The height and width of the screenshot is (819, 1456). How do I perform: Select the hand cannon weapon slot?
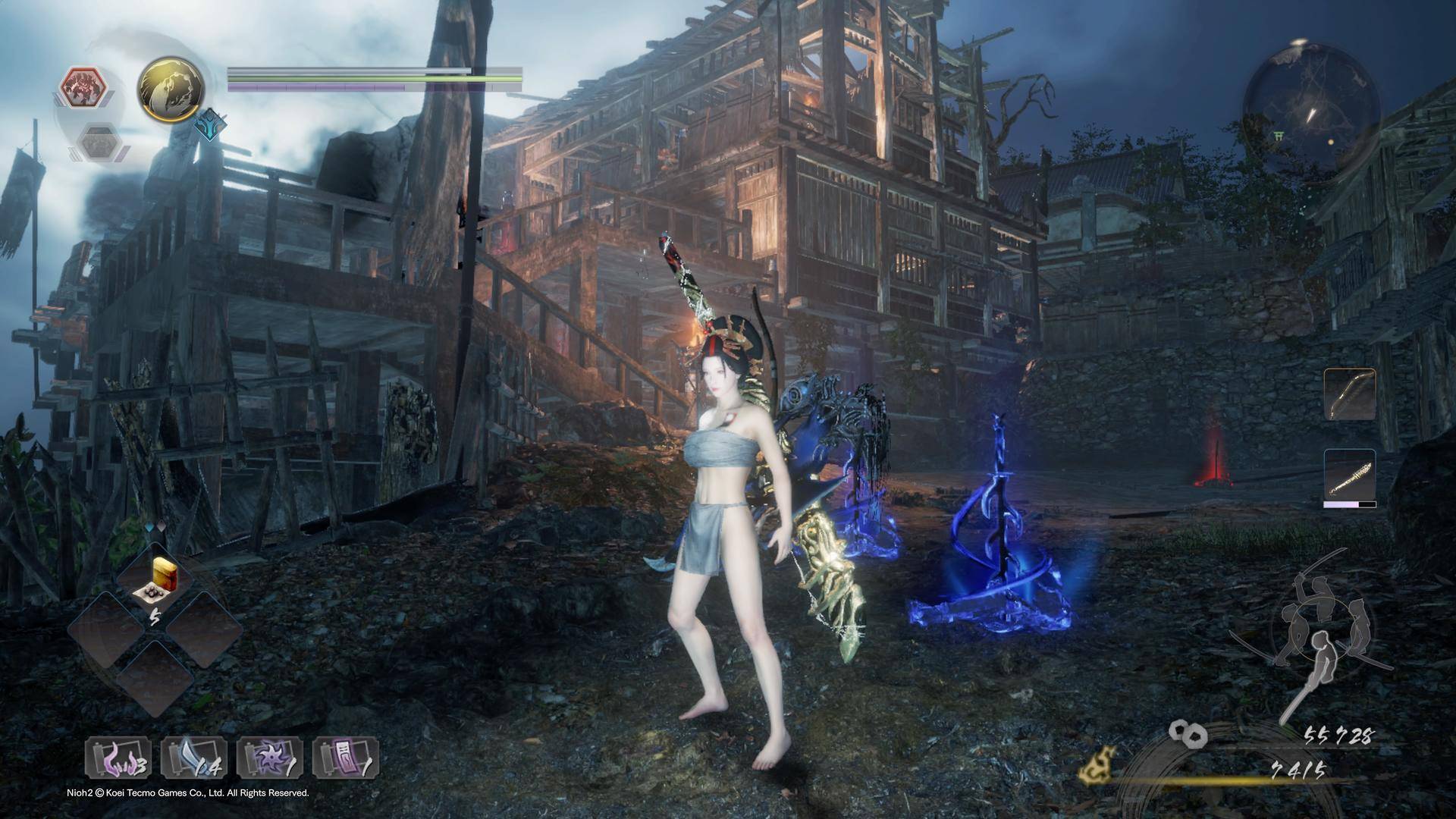tap(1350, 475)
